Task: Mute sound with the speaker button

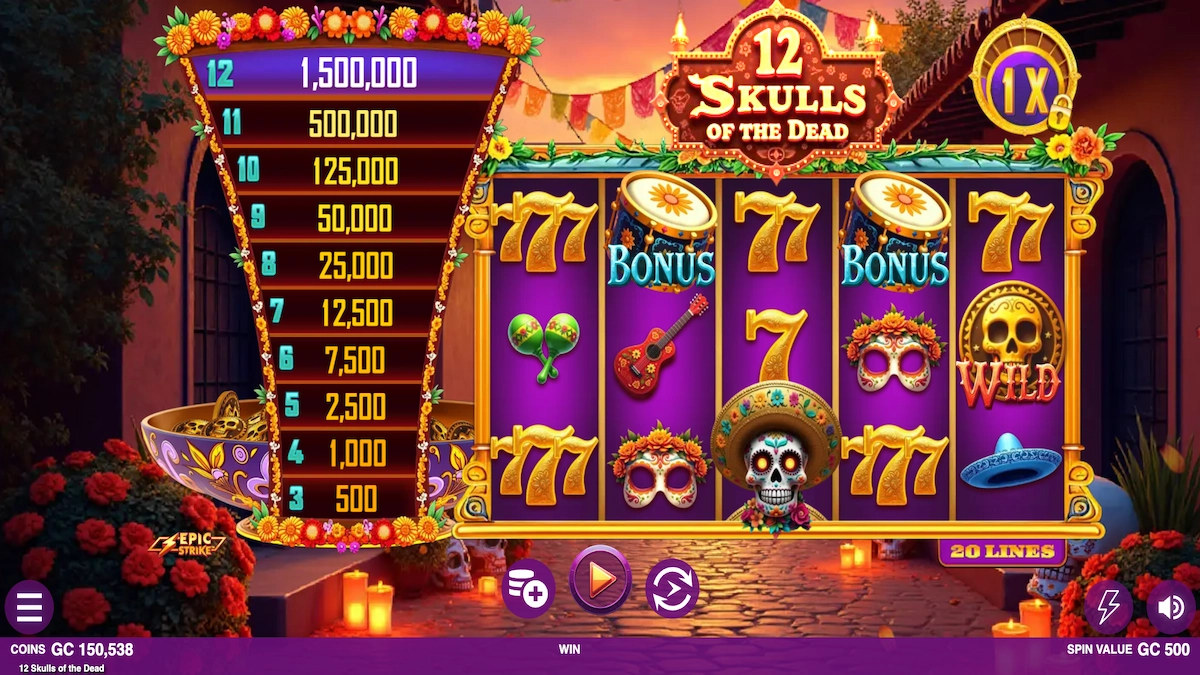Action: [x=1170, y=606]
